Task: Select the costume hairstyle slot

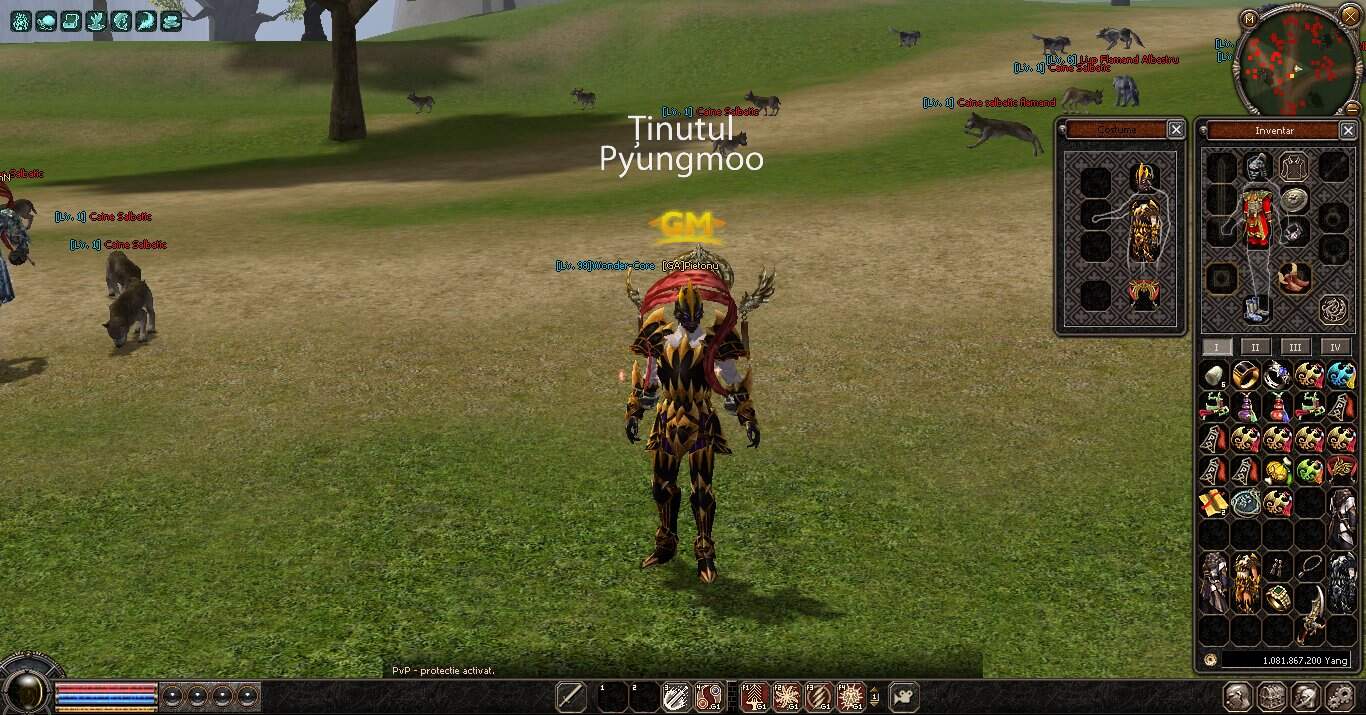Action: 1142,178
